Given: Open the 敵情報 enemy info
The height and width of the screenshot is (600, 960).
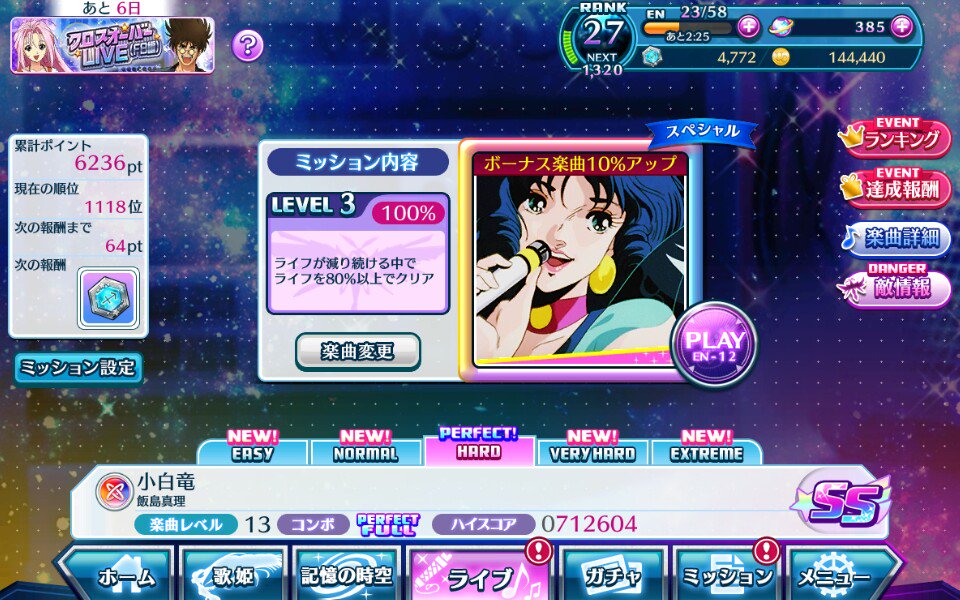Looking at the screenshot, I should tap(897, 288).
